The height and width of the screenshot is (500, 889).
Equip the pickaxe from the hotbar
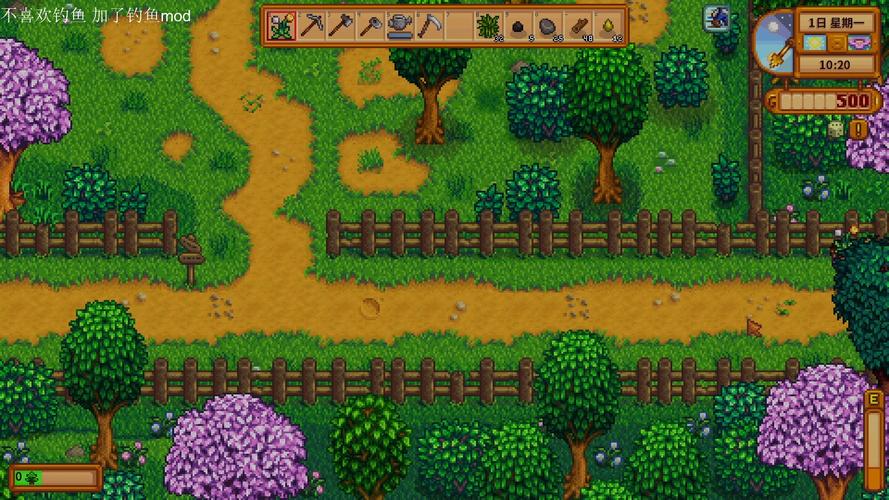point(312,25)
